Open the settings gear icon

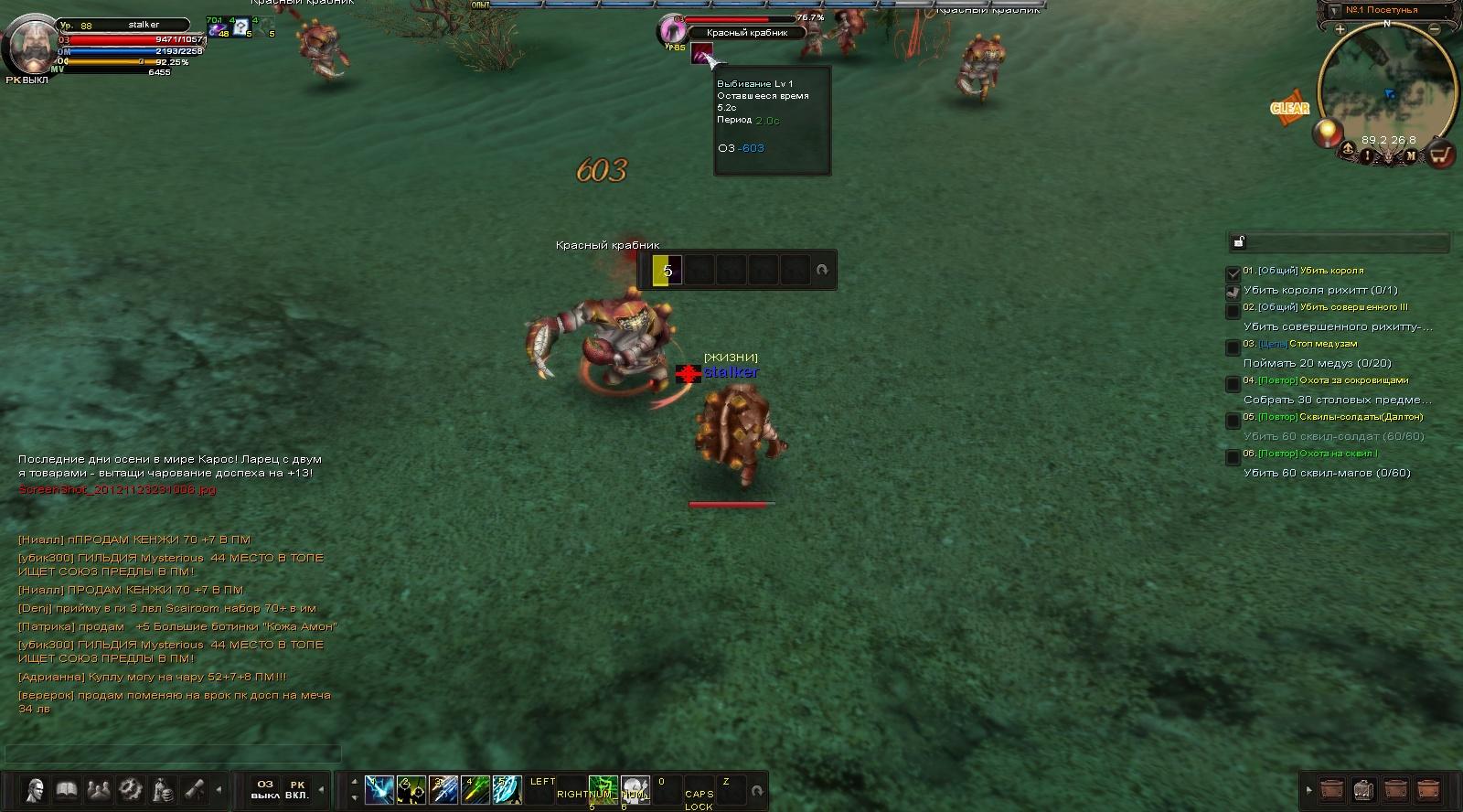coord(131,789)
